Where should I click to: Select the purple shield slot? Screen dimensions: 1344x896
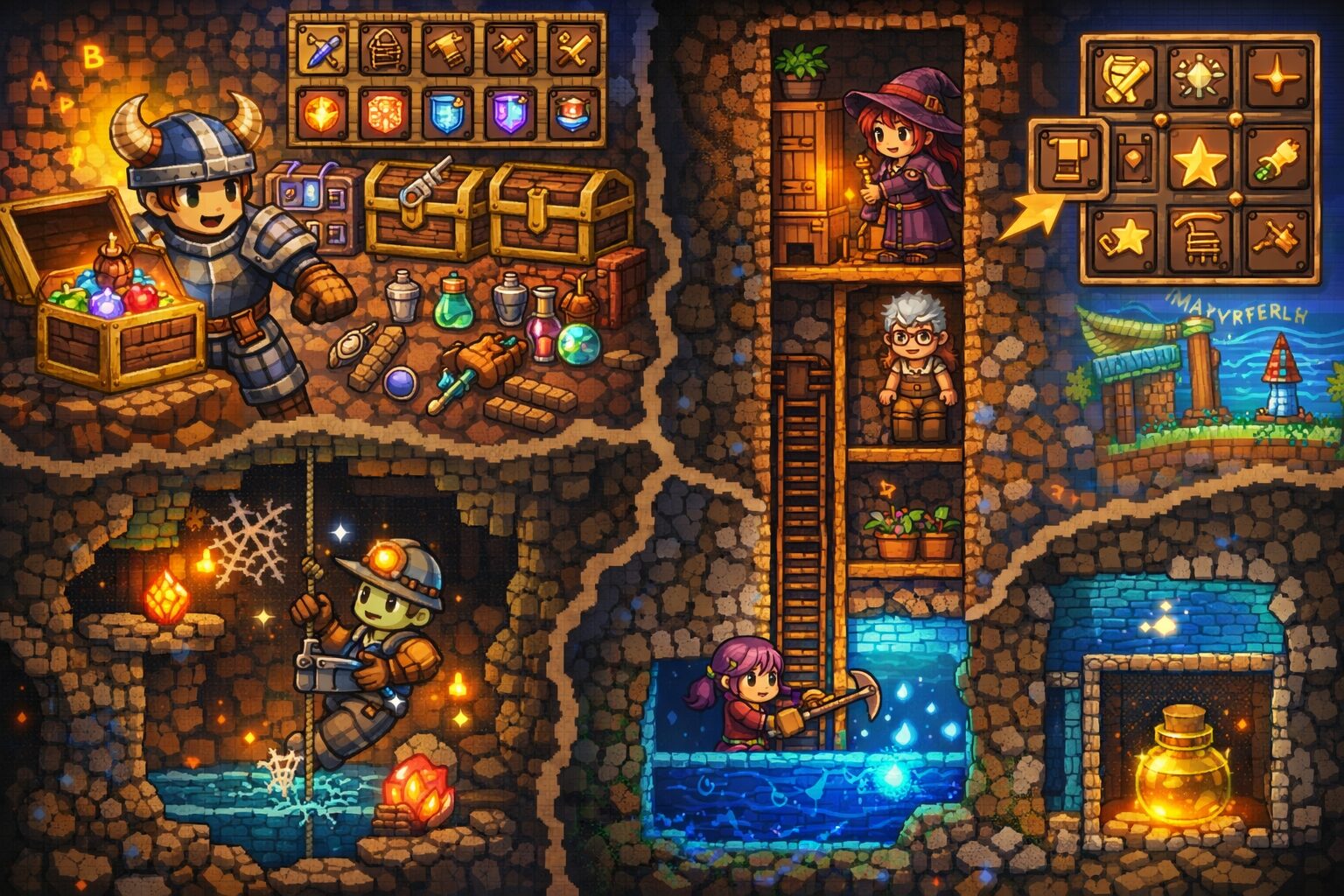[510, 114]
